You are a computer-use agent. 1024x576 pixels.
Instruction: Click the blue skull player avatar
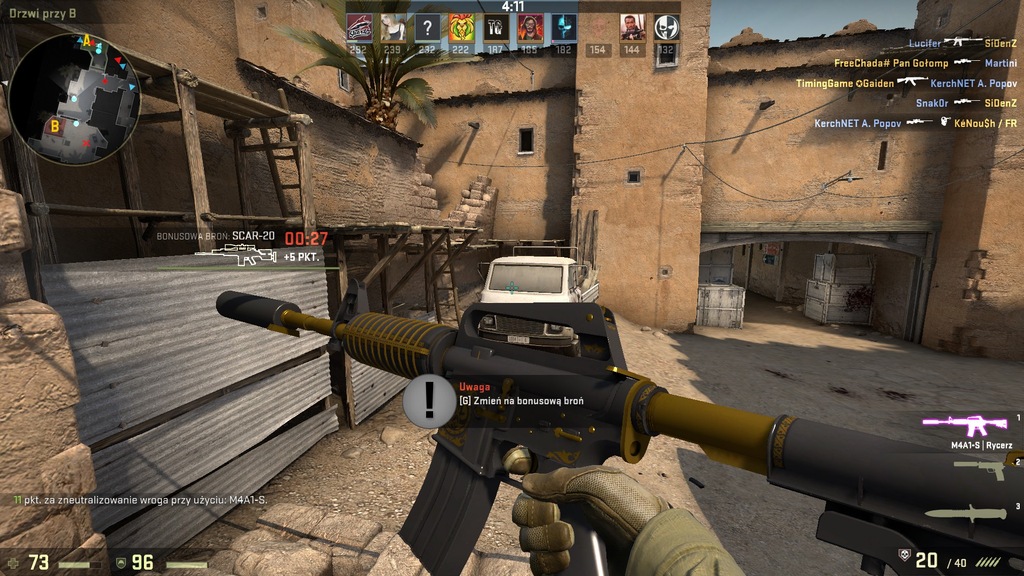click(x=564, y=27)
